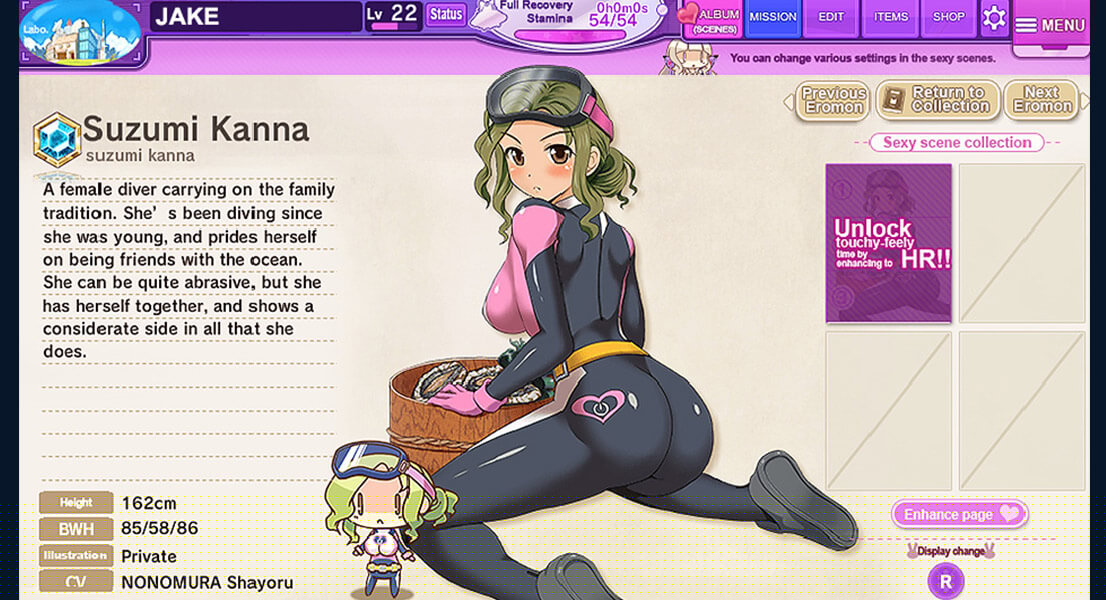Return to Collection
This screenshot has height=600, width=1106.
point(938,100)
